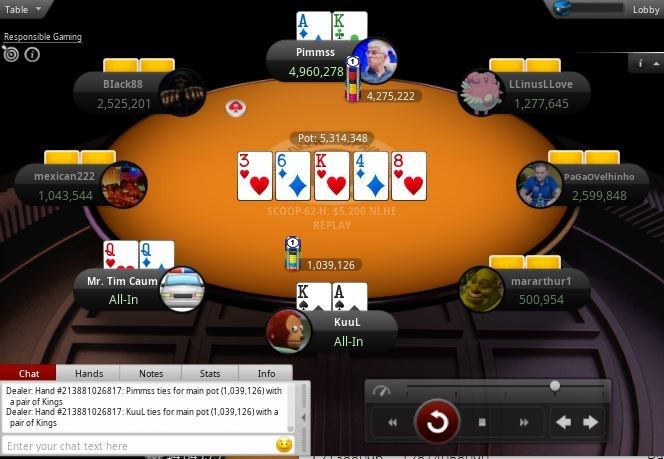The width and height of the screenshot is (664, 459).
Task: Open the Table dropdown menu
Action: click(x=25, y=8)
